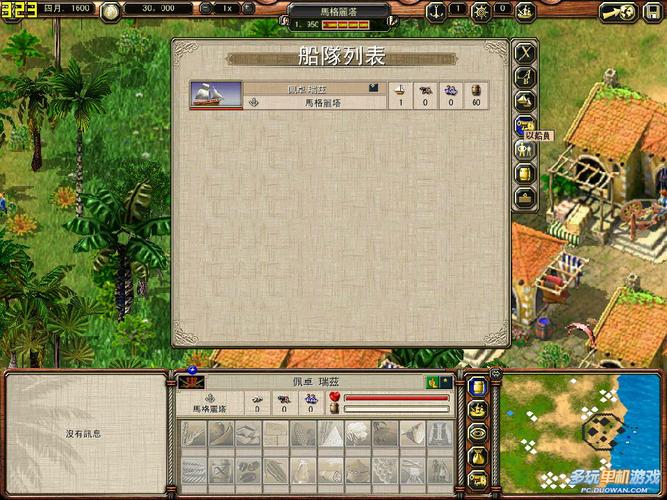Save the game with the floppy disk button
The height and width of the screenshot is (500, 667).
click(x=655, y=12)
